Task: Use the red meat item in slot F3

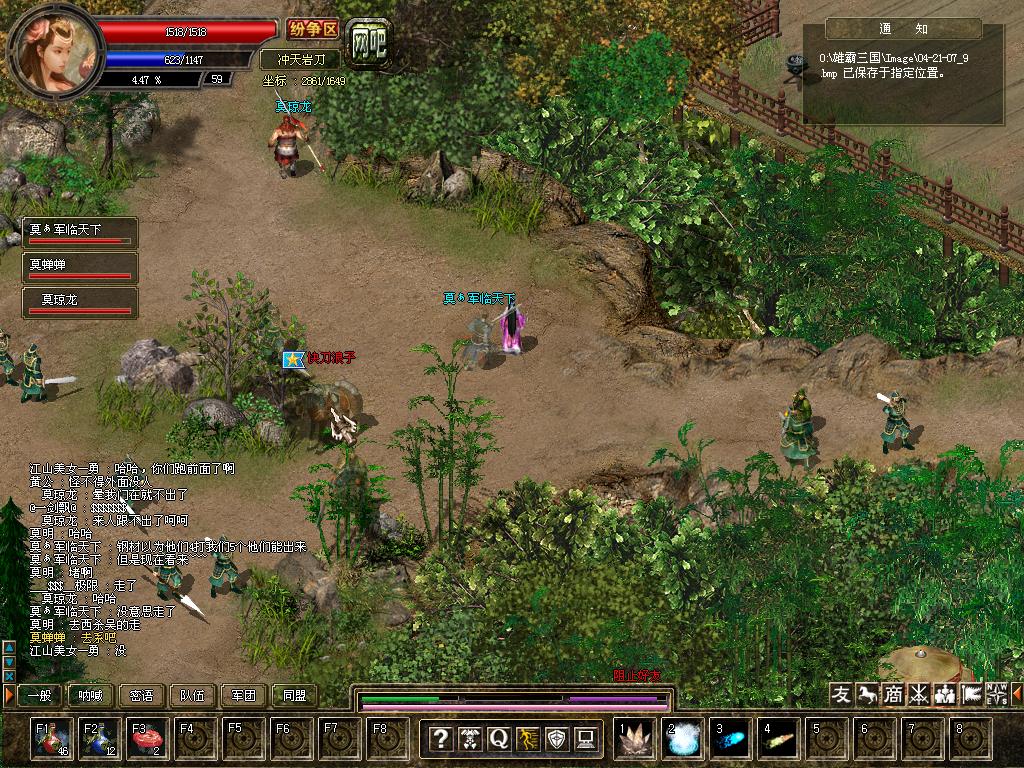Action: tap(148, 739)
